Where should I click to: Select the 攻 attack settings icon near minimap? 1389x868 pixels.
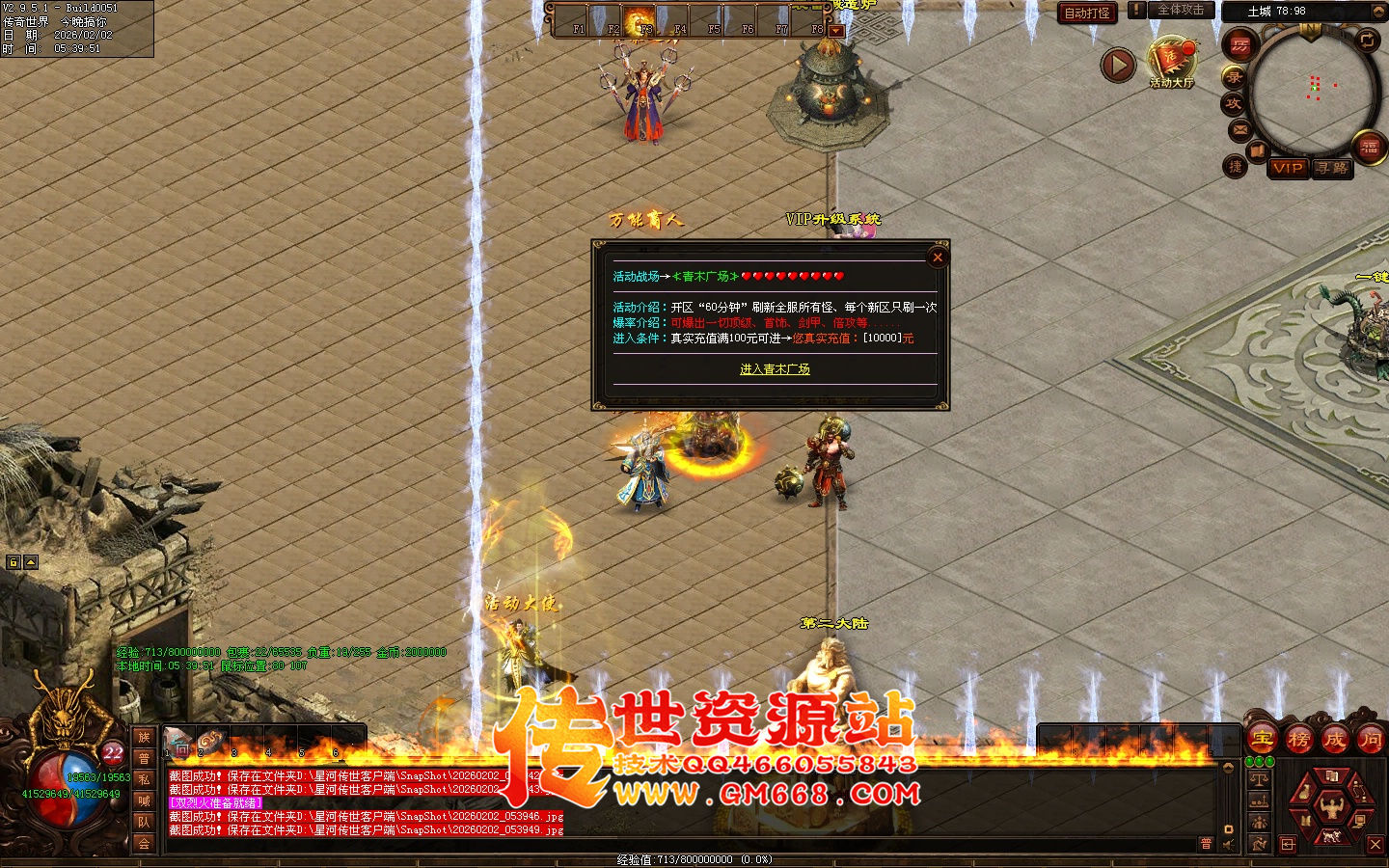[x=1234, y=102]
